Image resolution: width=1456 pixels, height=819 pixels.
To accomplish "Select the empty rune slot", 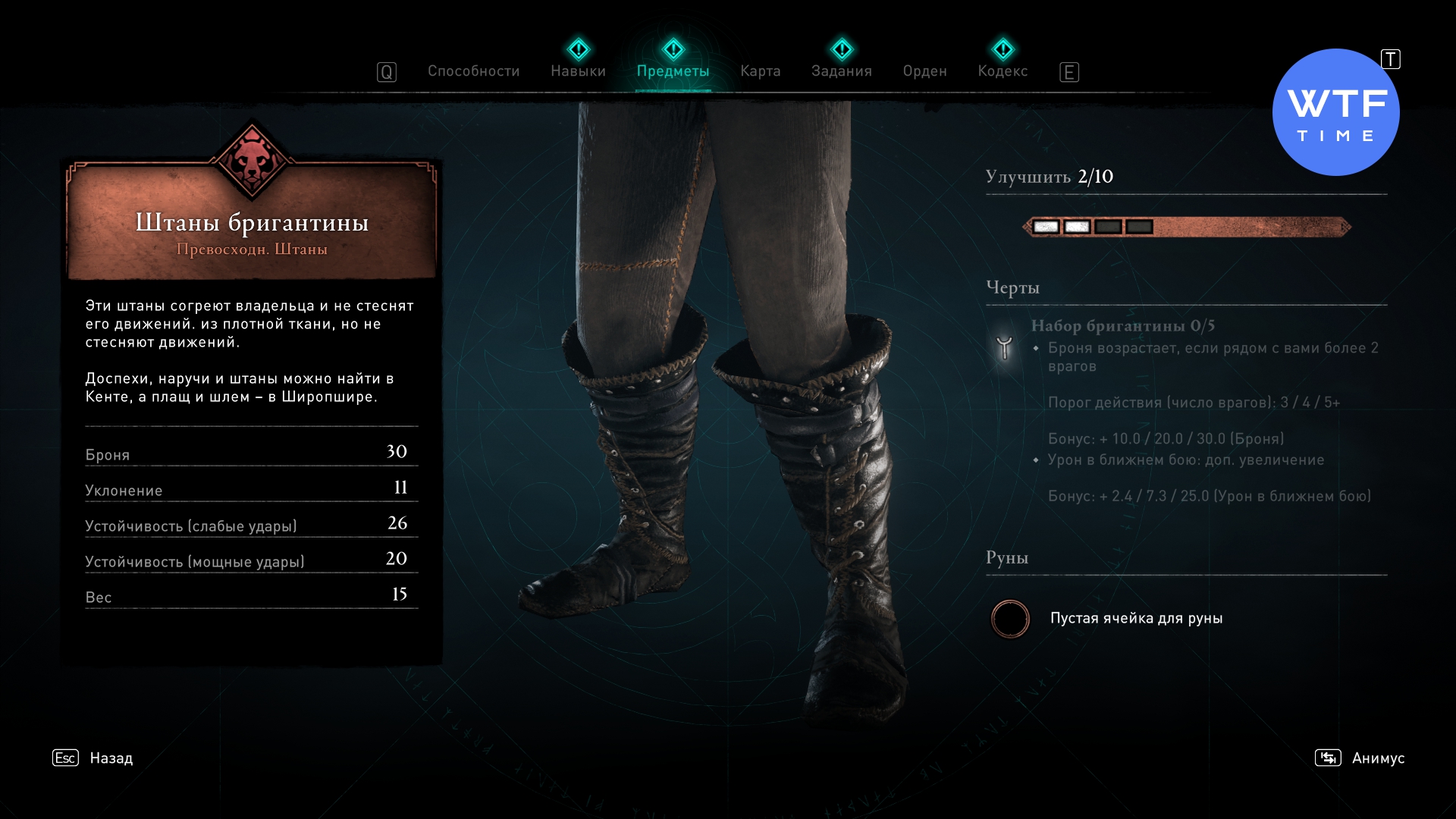I will pyautogui.click(x=1010, y=619).
